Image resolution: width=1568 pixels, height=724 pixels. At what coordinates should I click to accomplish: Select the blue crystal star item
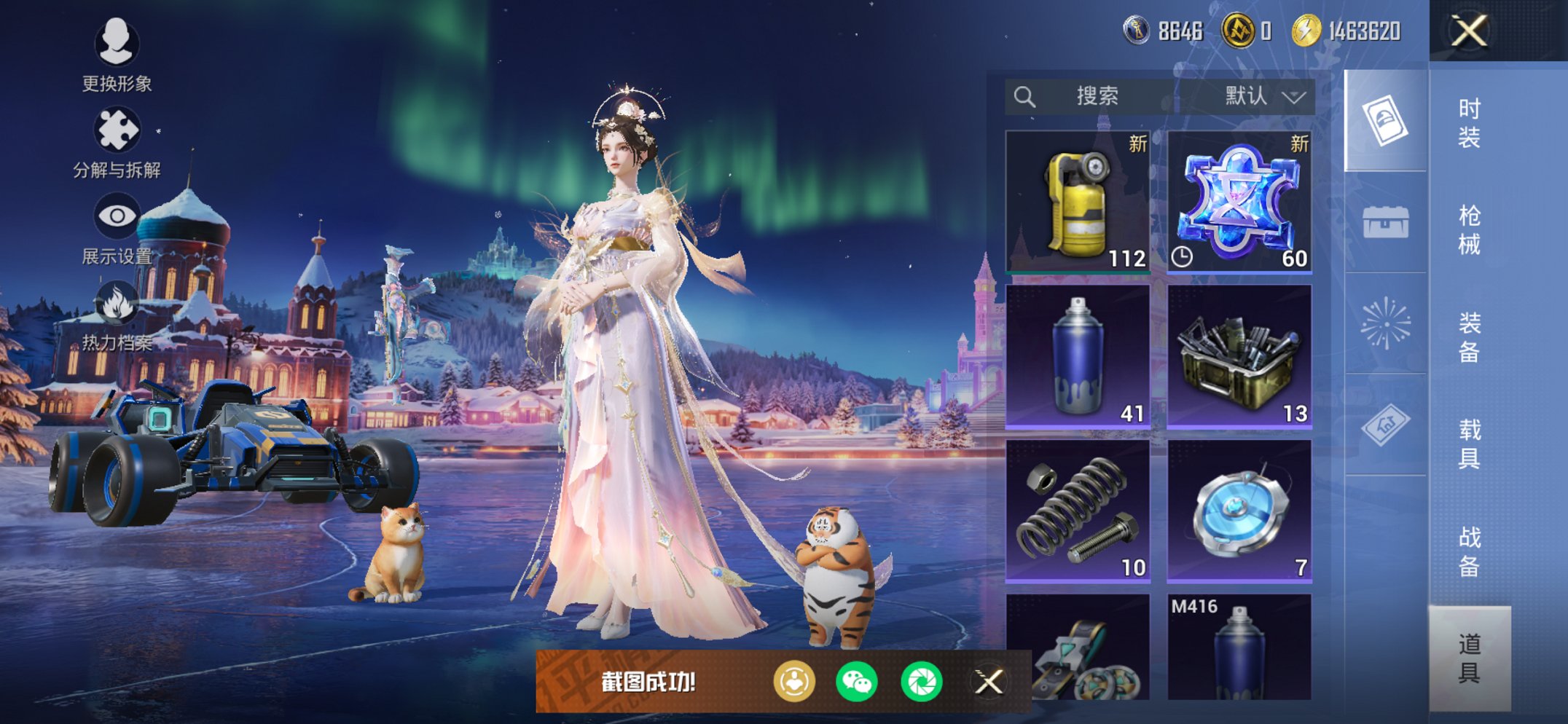click(1239, 202)
